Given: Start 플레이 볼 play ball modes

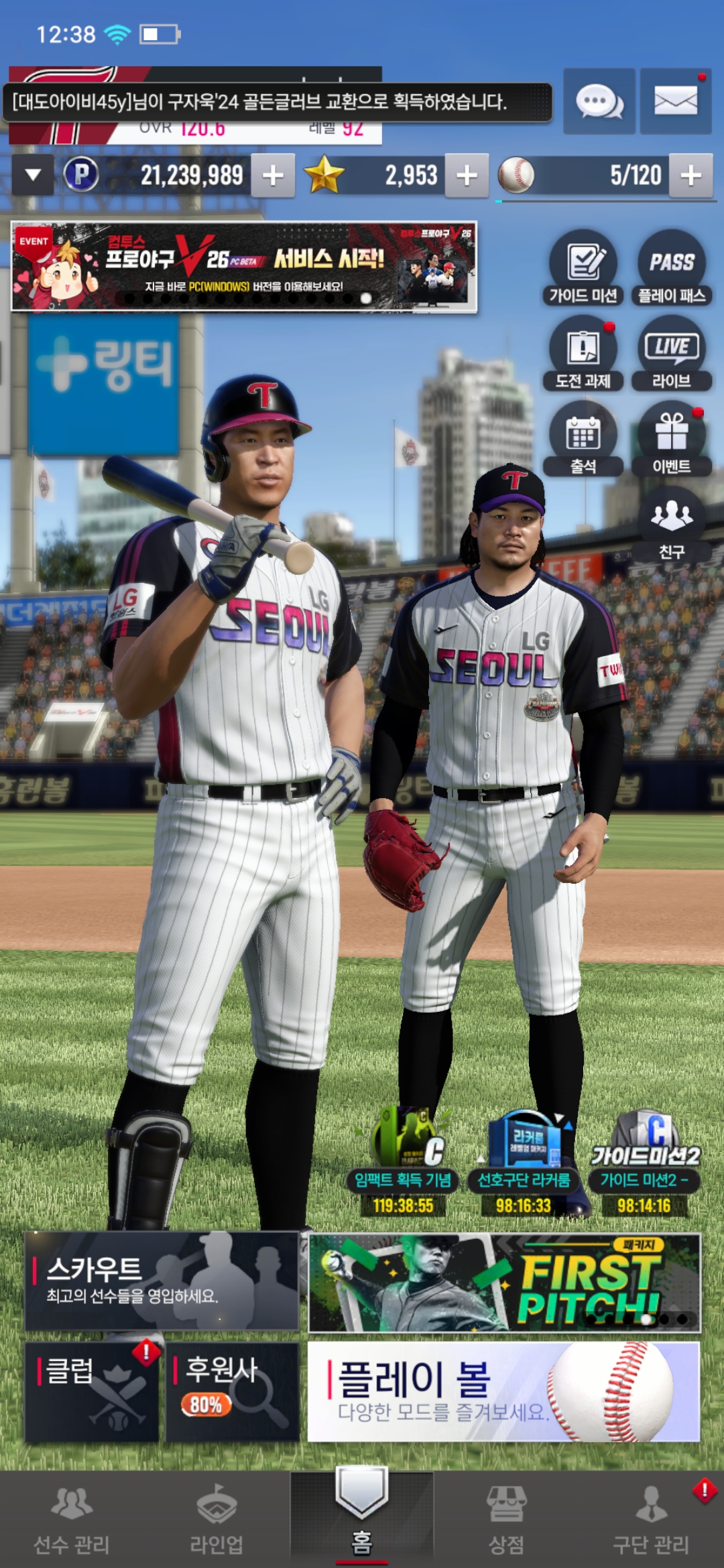Looking at the screenshot, I should (503, 1392).
